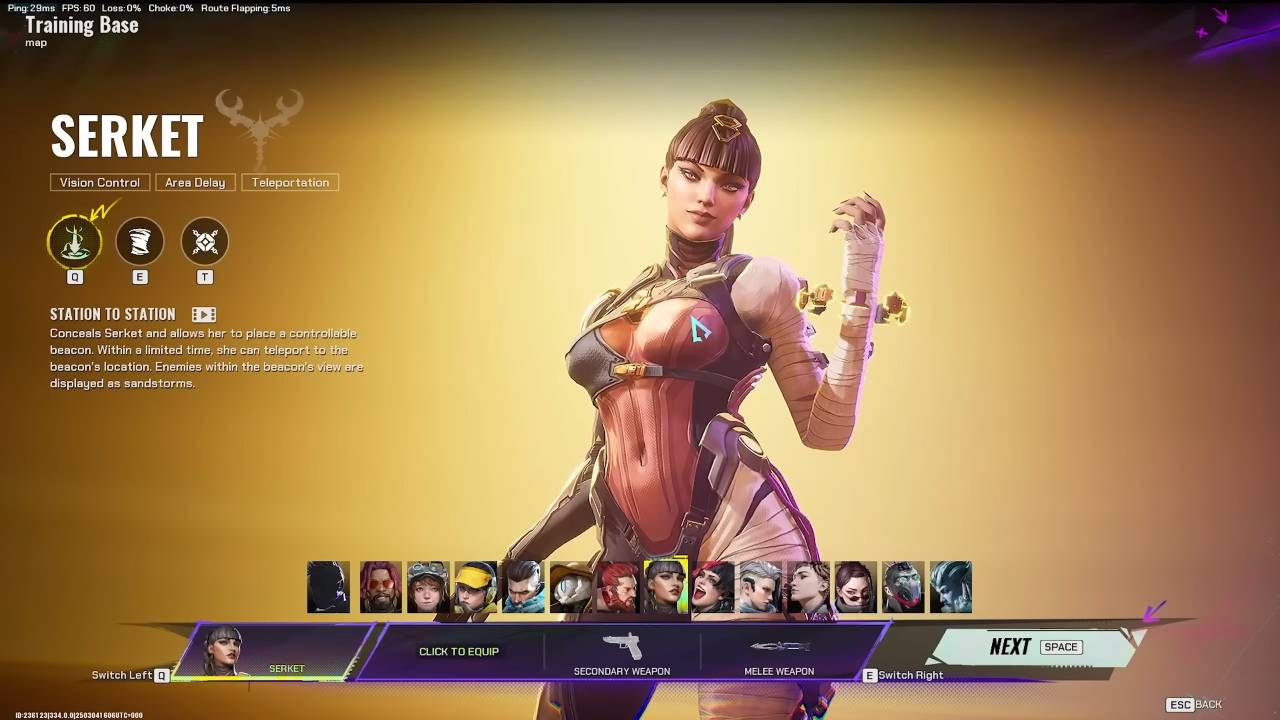The height and width of the screenshot is (720, 1280).
Task: Play the Station to Station preview video
Action: tap(204, 314)
